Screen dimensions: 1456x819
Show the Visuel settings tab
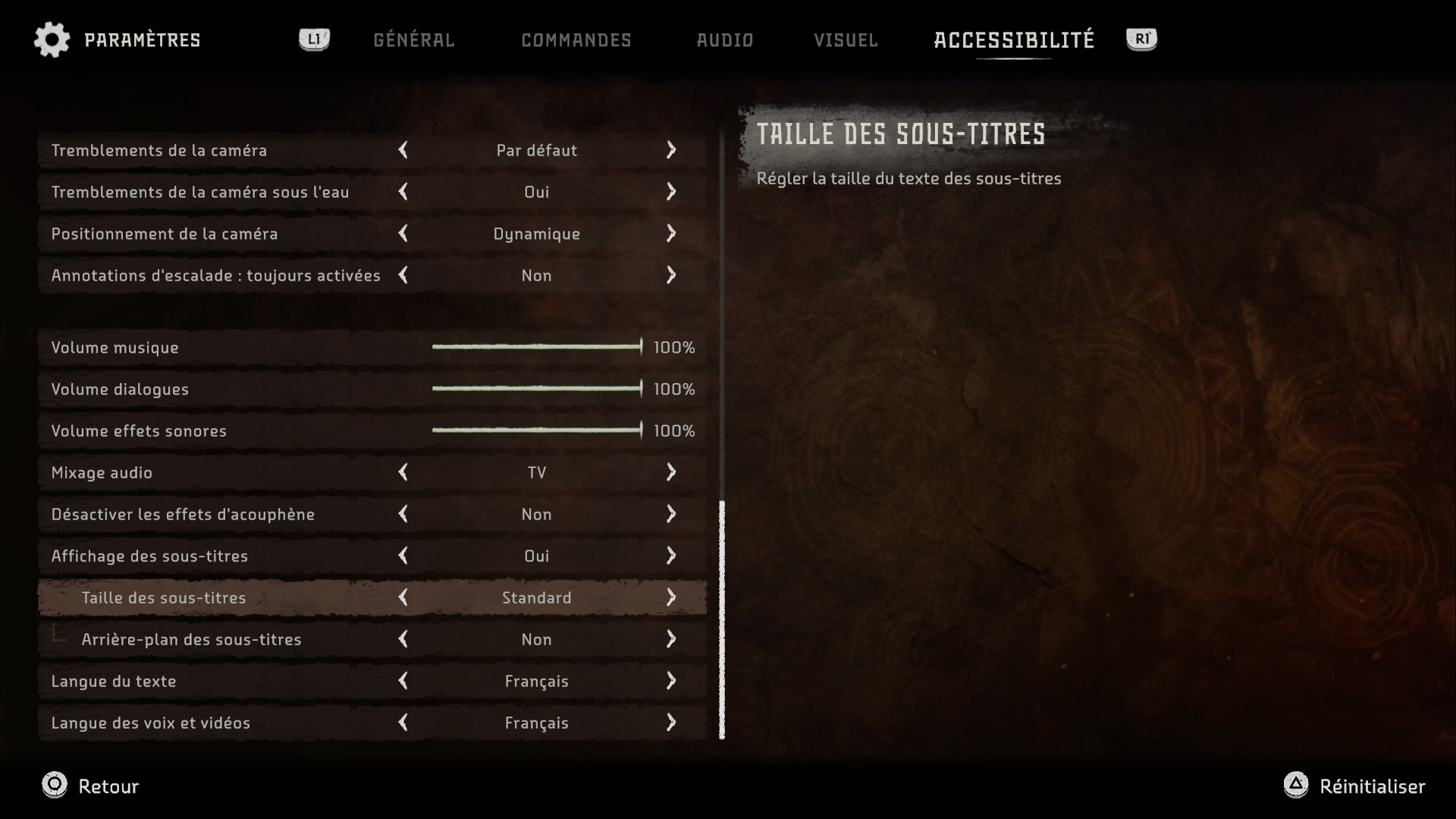[846, 40]
